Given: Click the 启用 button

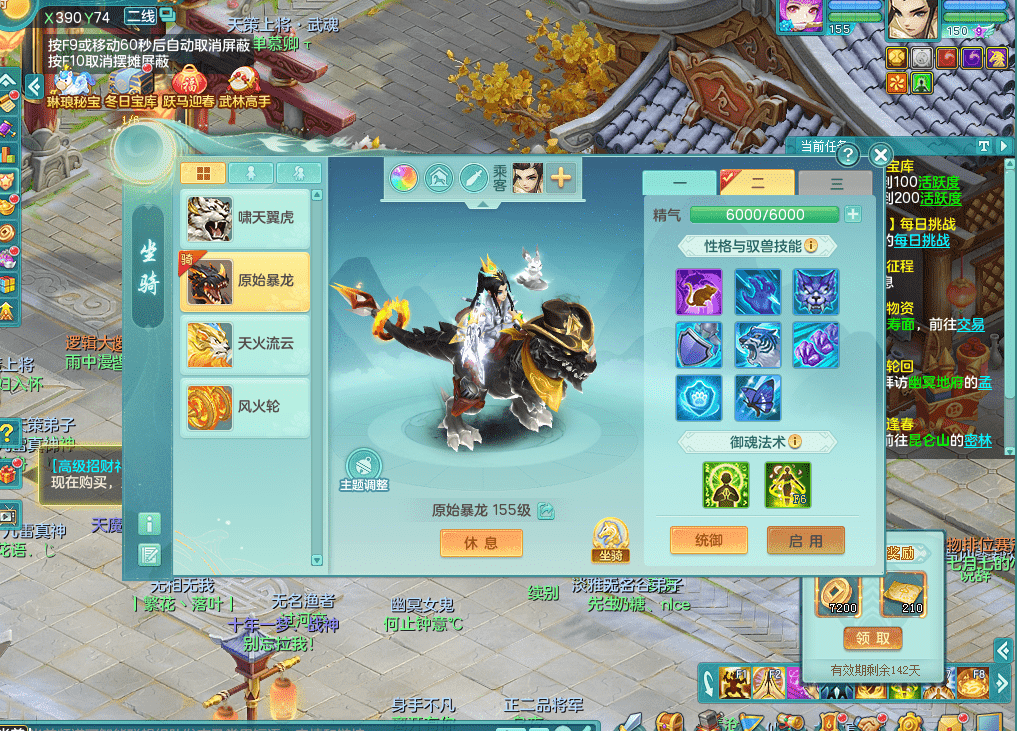Looking at the screenshot, I should (805, 540).
